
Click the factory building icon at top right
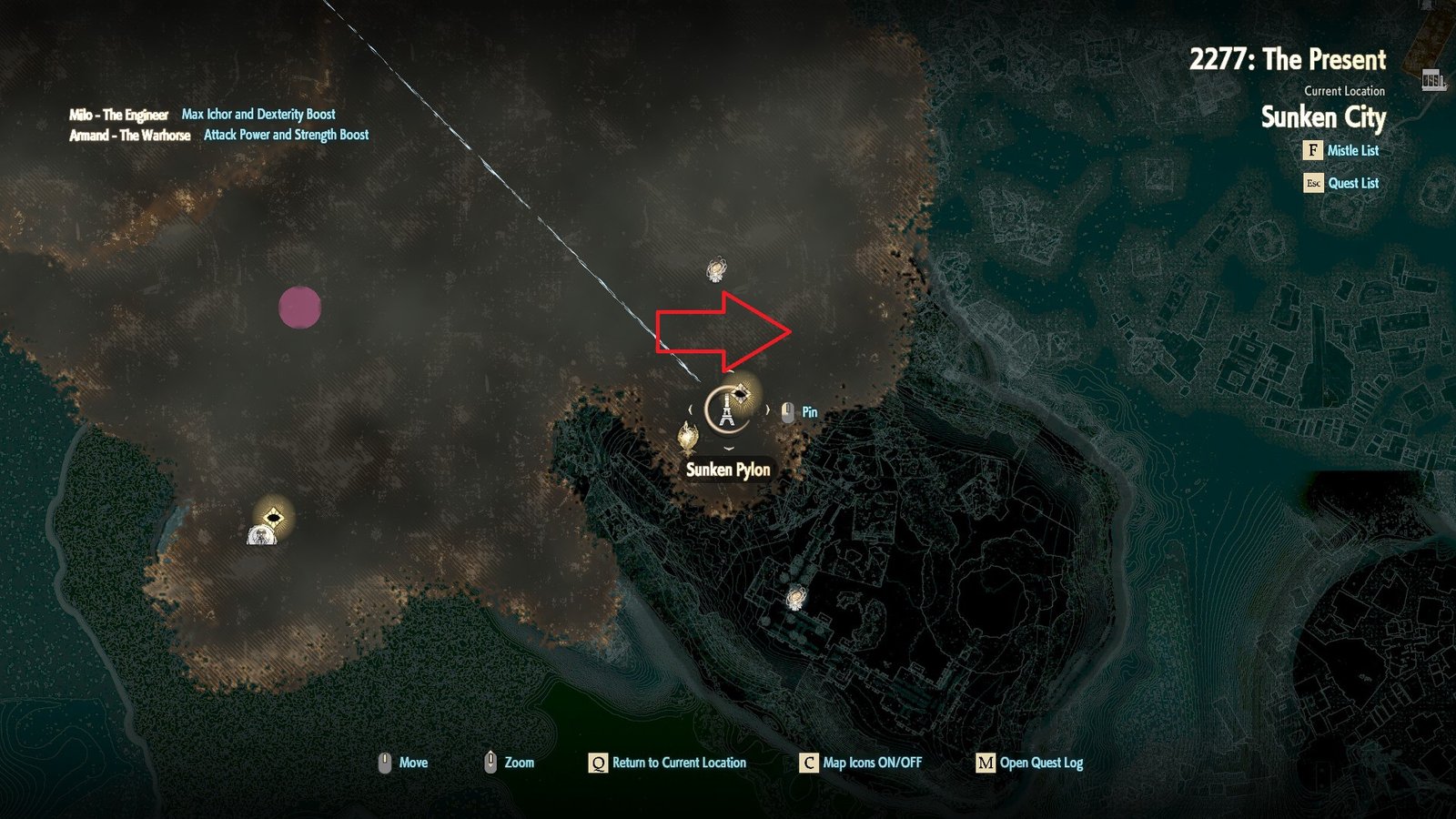(x=1432, y=80)
